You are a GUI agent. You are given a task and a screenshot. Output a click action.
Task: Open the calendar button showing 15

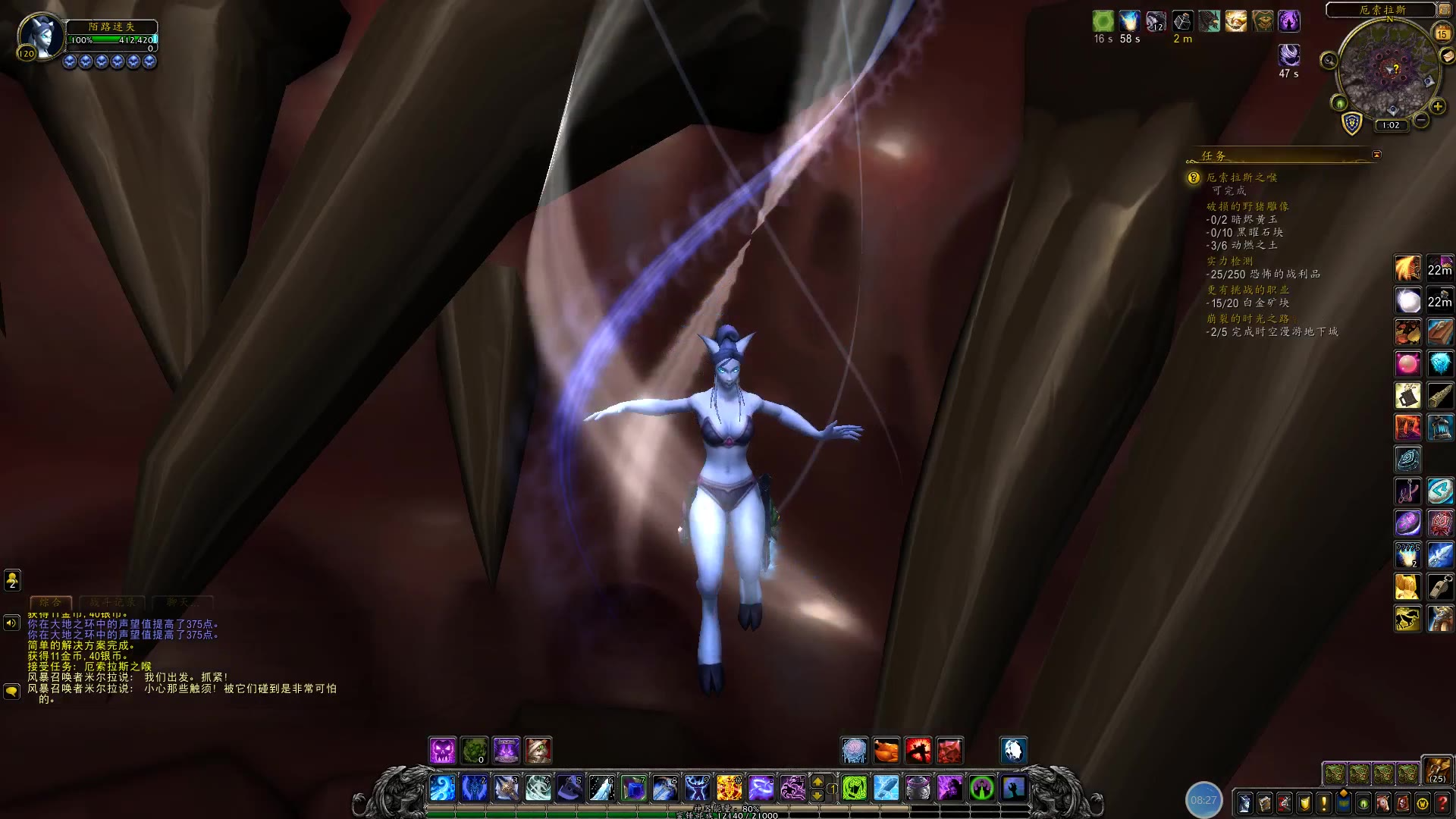tap(1442, 33)
